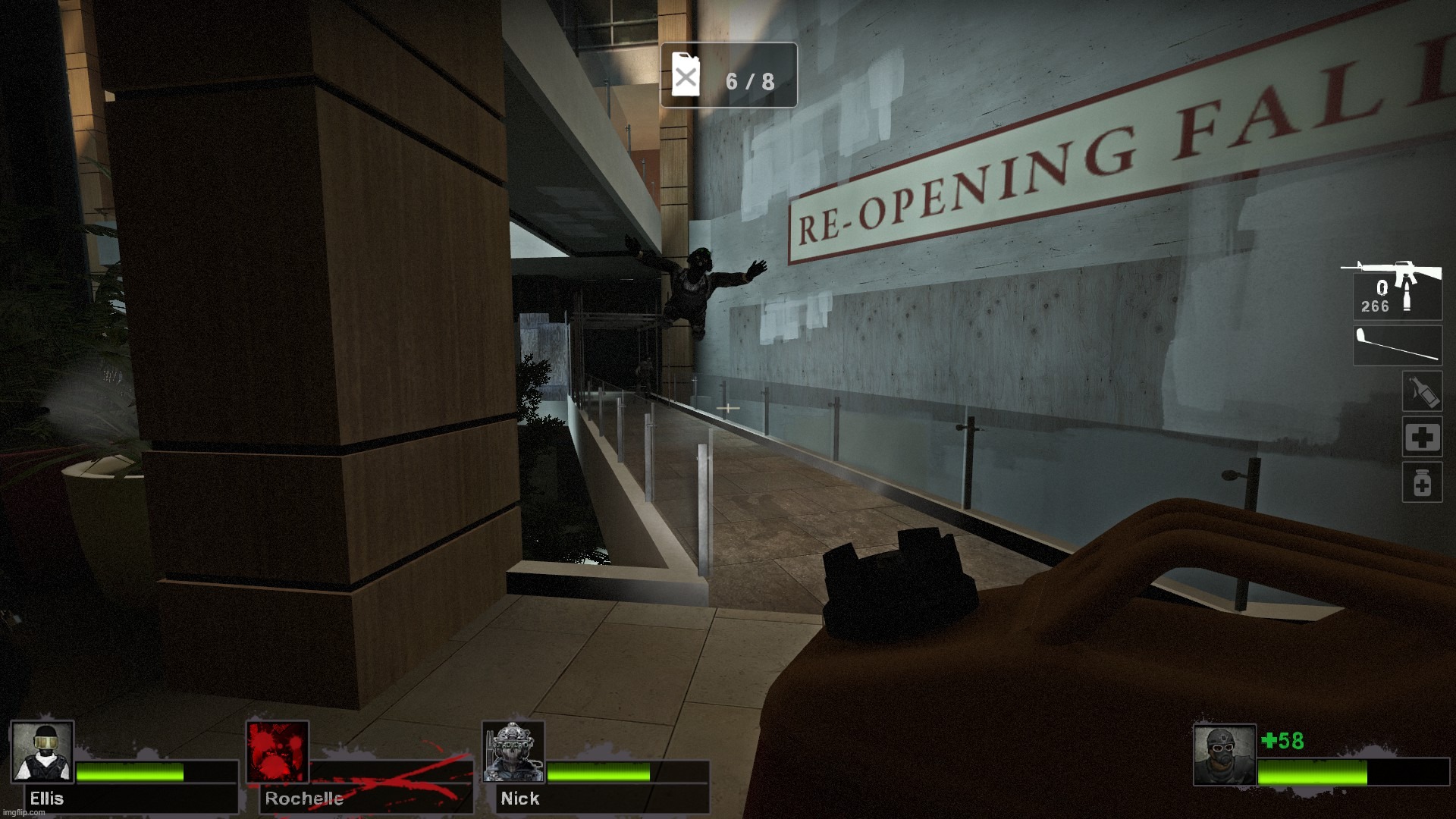Click Rochelle's dead teammate portrait
1456x819 pixels.
coord(278,752)
